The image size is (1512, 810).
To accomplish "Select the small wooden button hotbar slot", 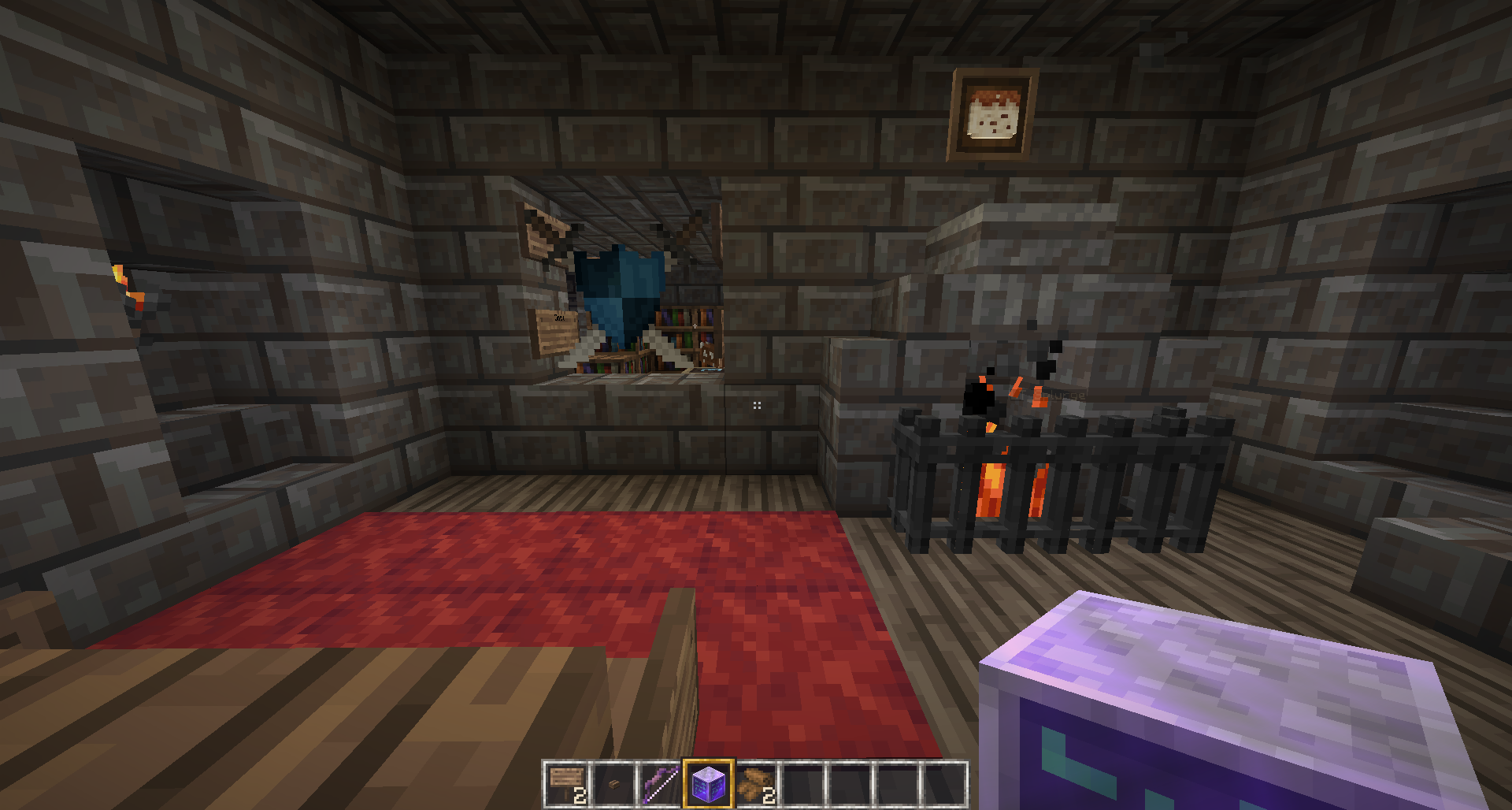I will click(613, 784).
